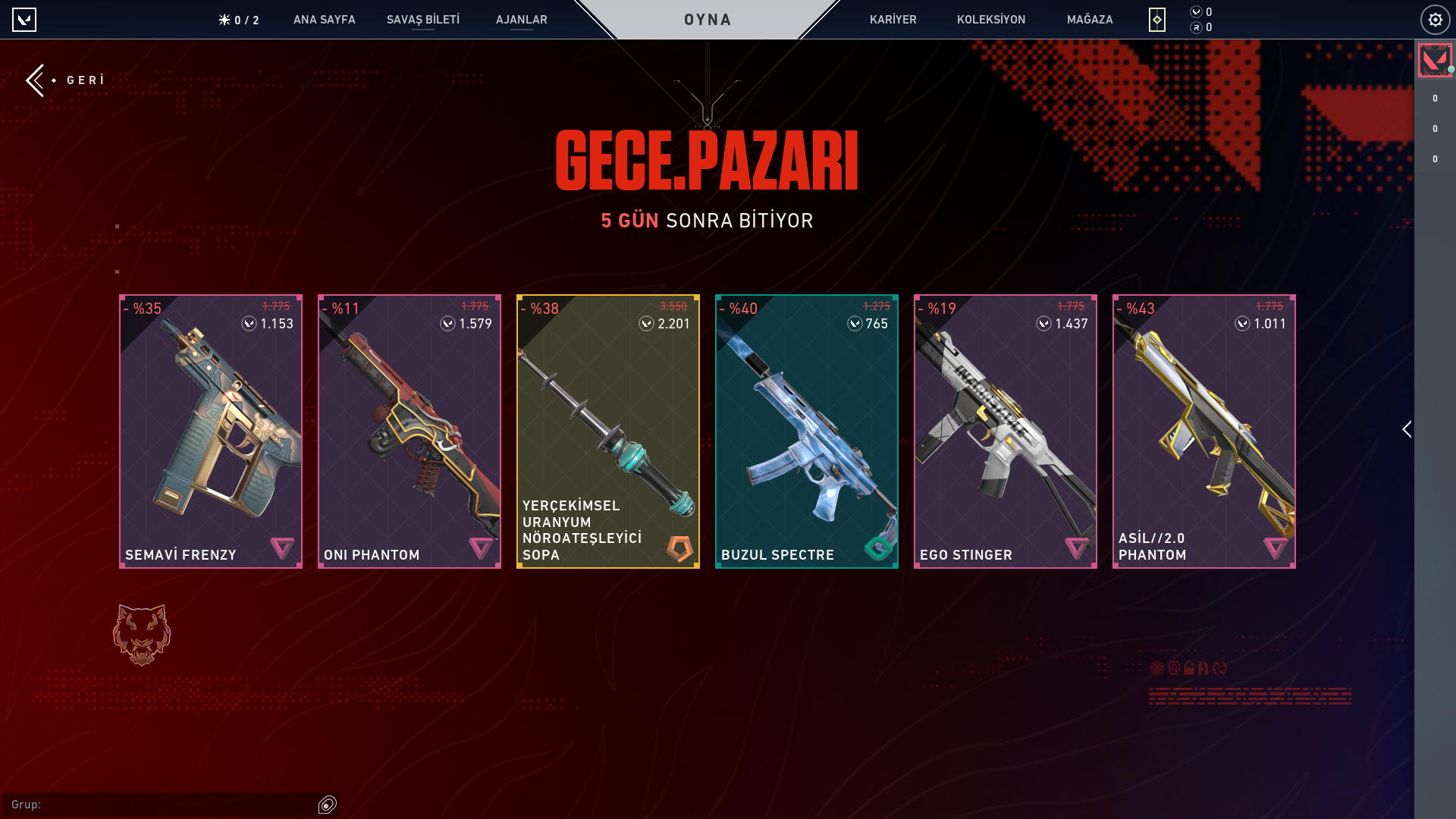The image size is (1456, 819).
Task: Open the Kariyer tab
Action: point(893,20)
